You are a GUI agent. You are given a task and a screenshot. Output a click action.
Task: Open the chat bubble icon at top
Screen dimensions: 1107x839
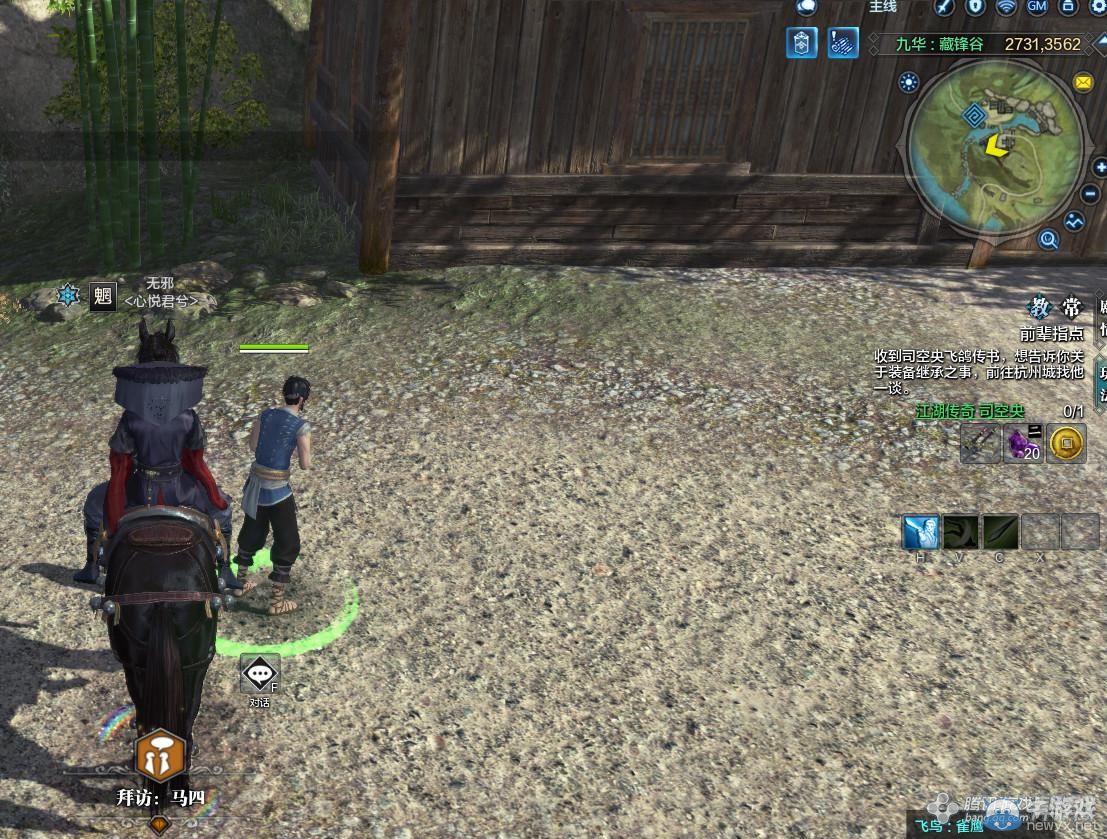click(806, 7)
